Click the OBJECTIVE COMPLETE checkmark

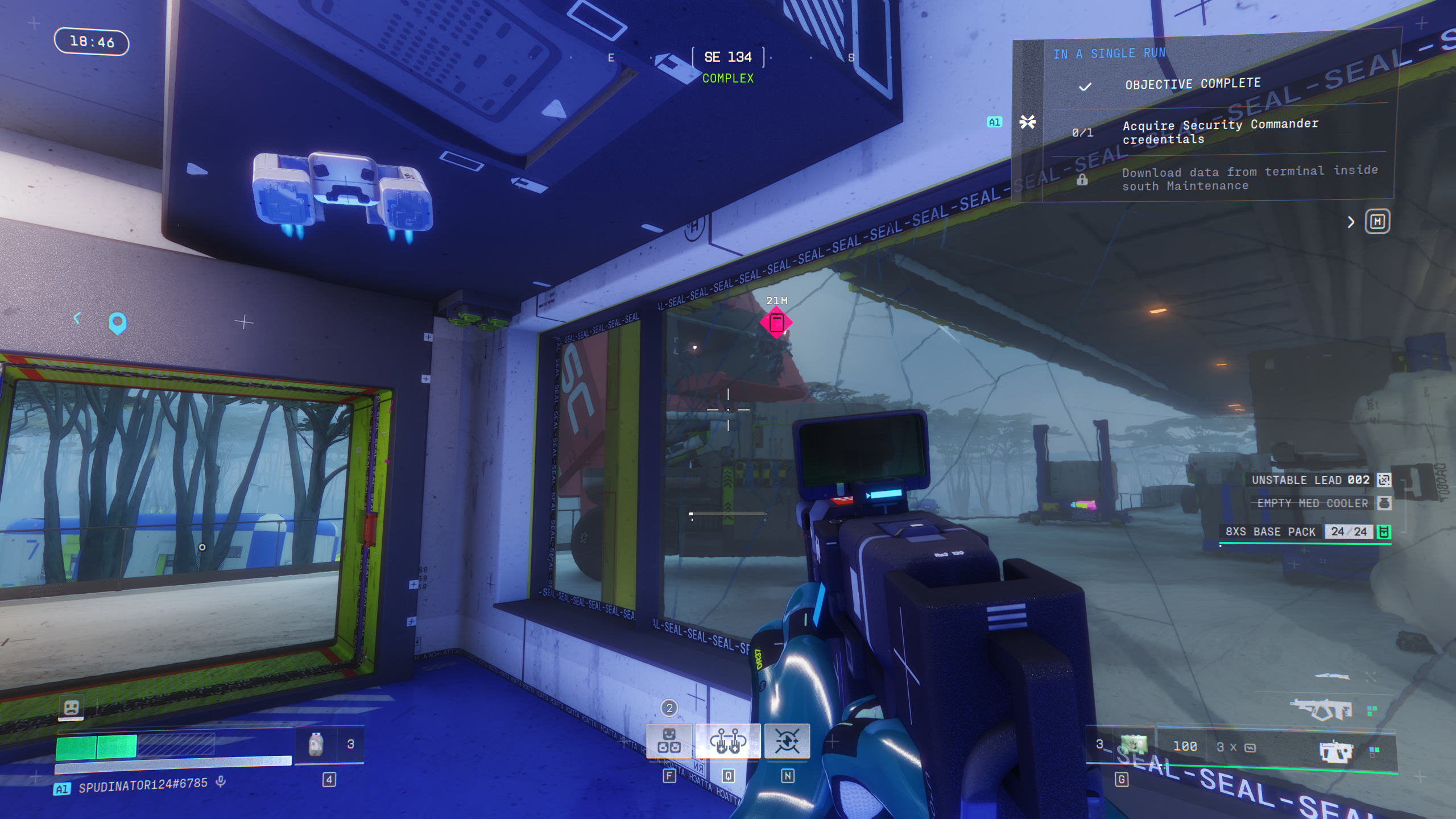pyautogui.click(x=1086, y=86)
